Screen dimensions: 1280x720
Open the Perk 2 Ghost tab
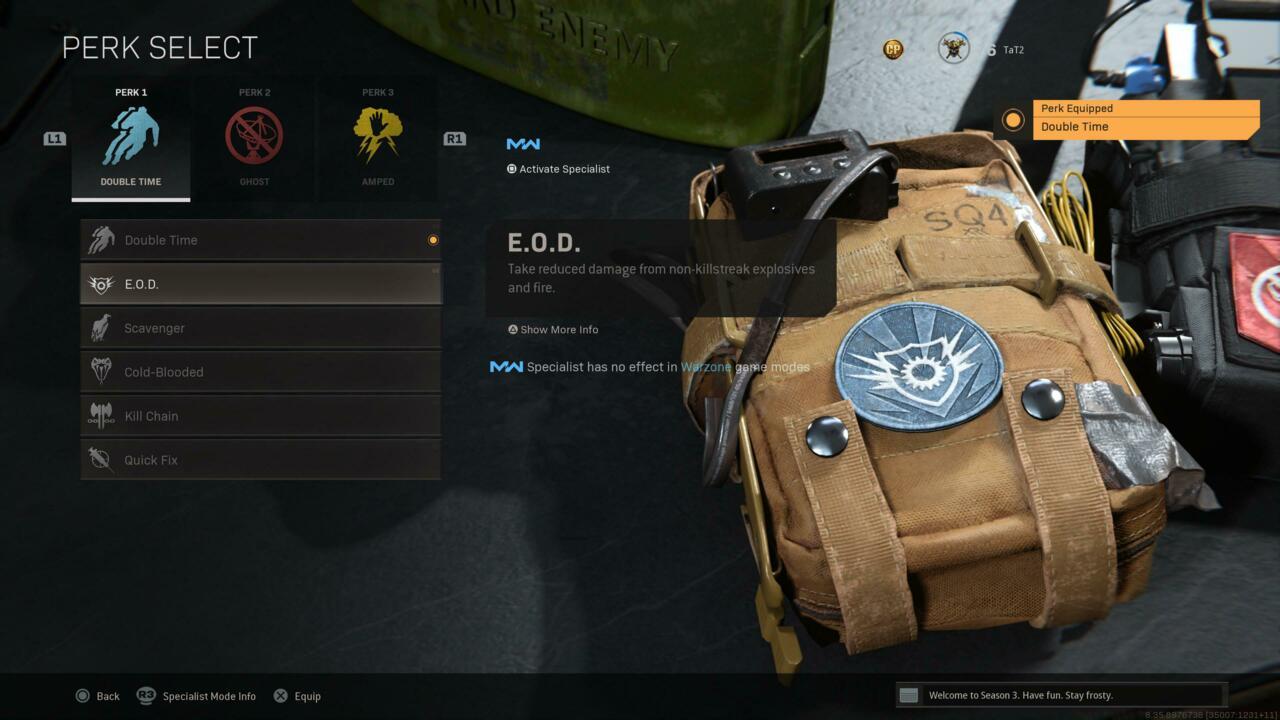254,138
